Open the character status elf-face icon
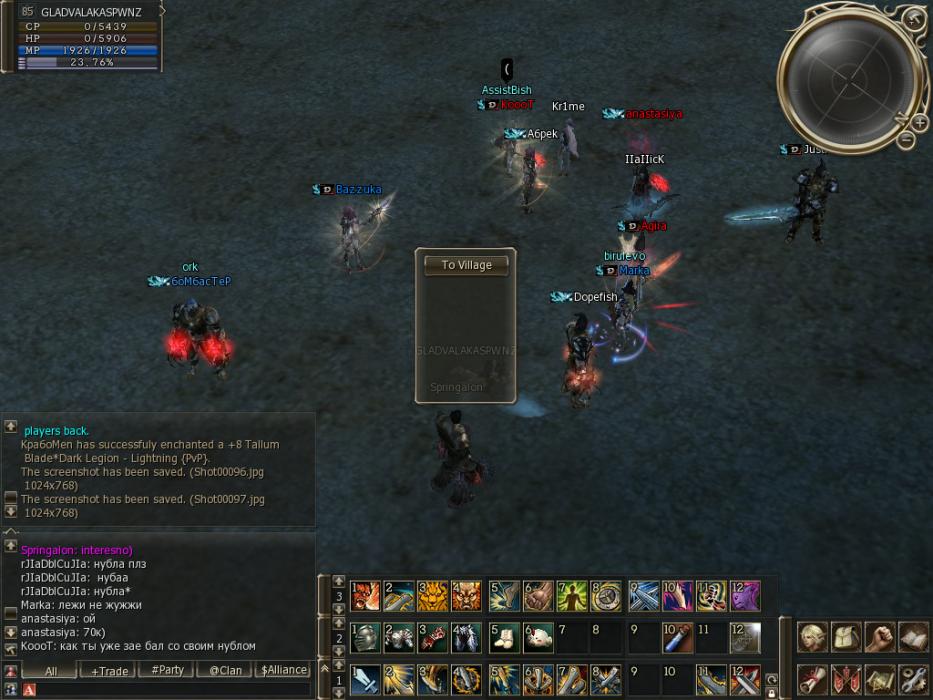The width and height of the screenshot is (933, 700). (812, 637)
